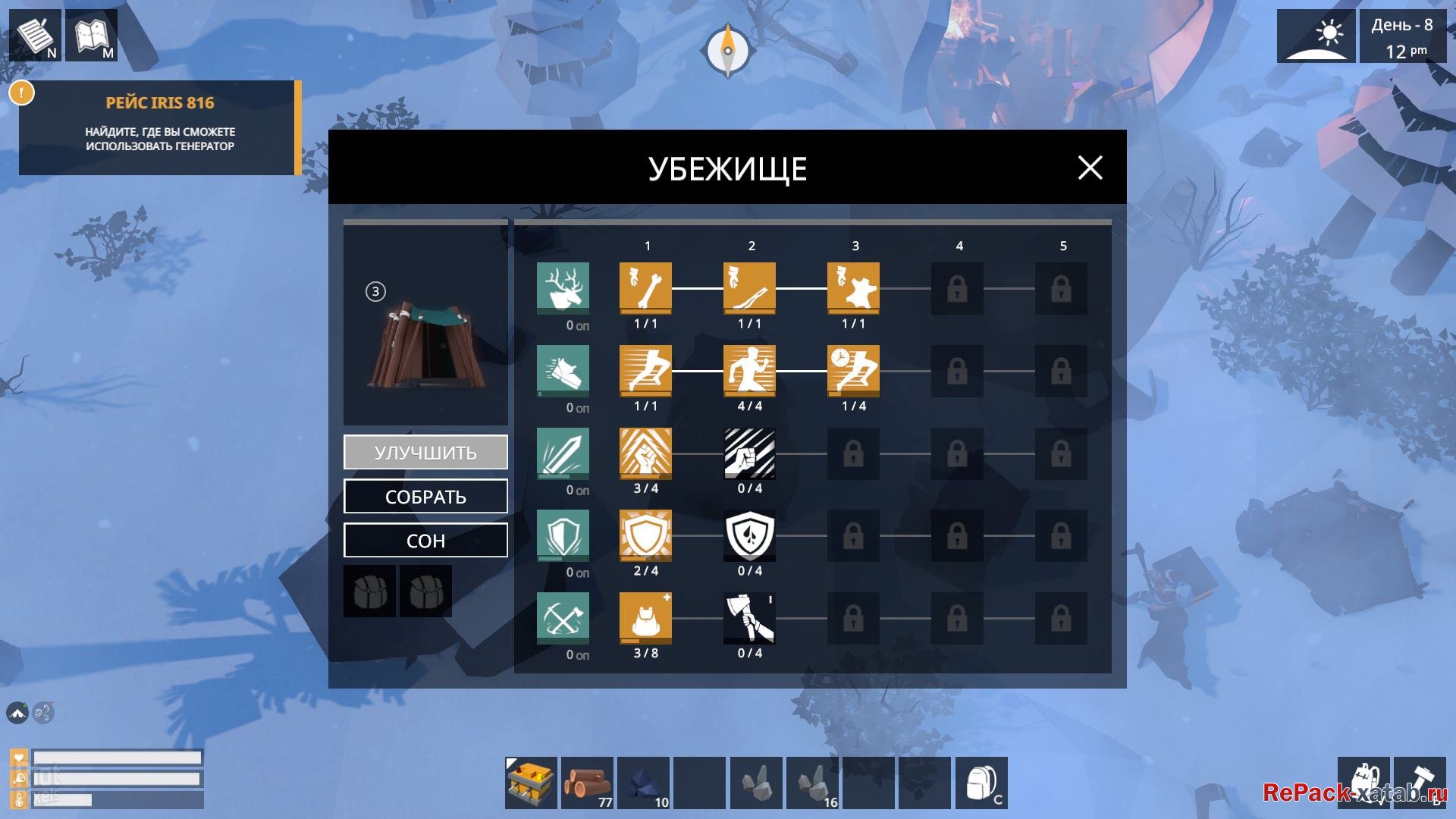Open the map book icon
Image resolution: width=1456 pixels, height=819 pixels.
92,35
